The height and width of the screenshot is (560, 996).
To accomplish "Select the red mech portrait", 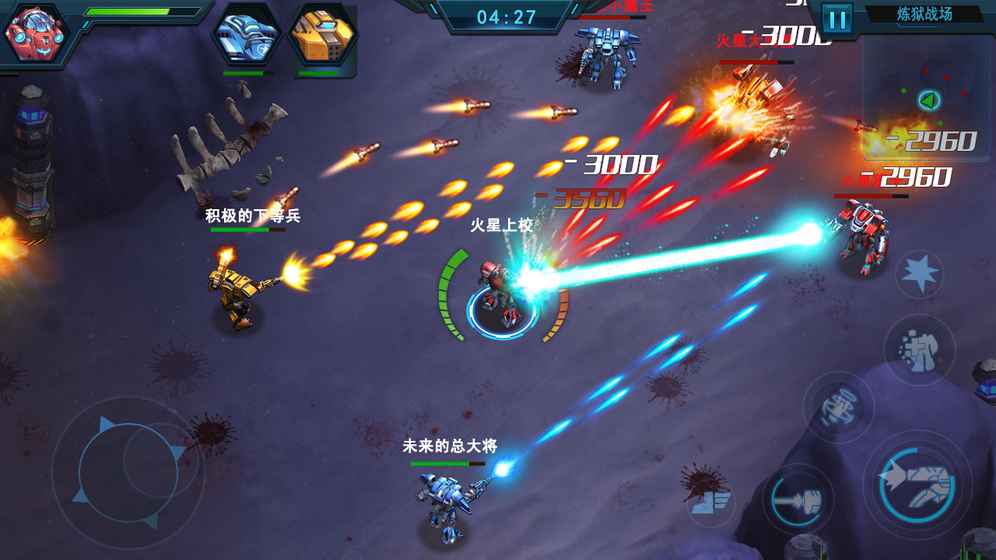I will click(31, 32).
